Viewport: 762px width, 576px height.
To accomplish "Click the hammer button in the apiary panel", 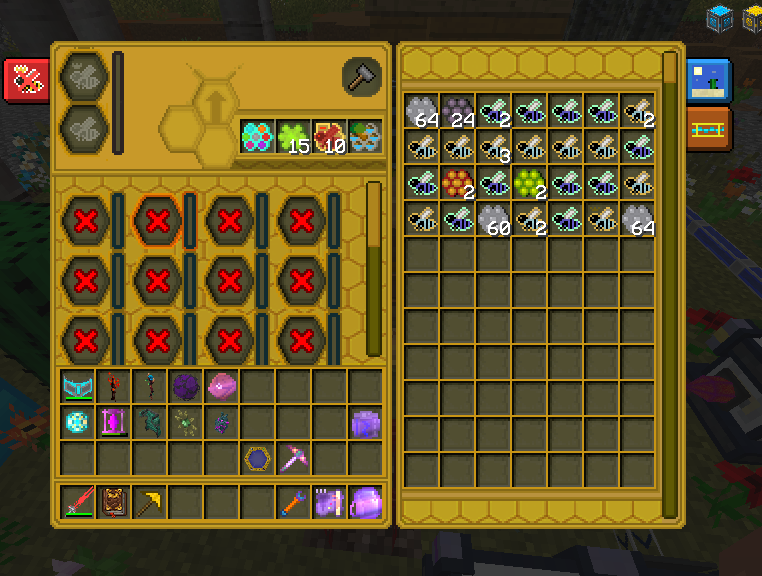I will (x=361, y=76).
